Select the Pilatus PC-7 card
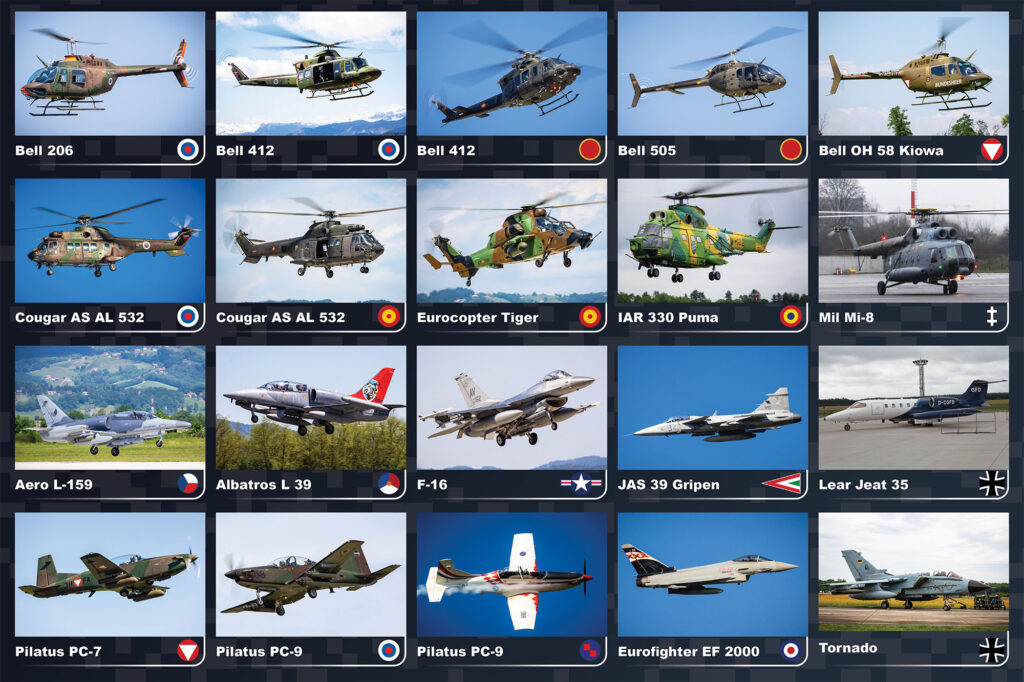This screenshot has height=682, width=1024. click(x=109, y=588)
